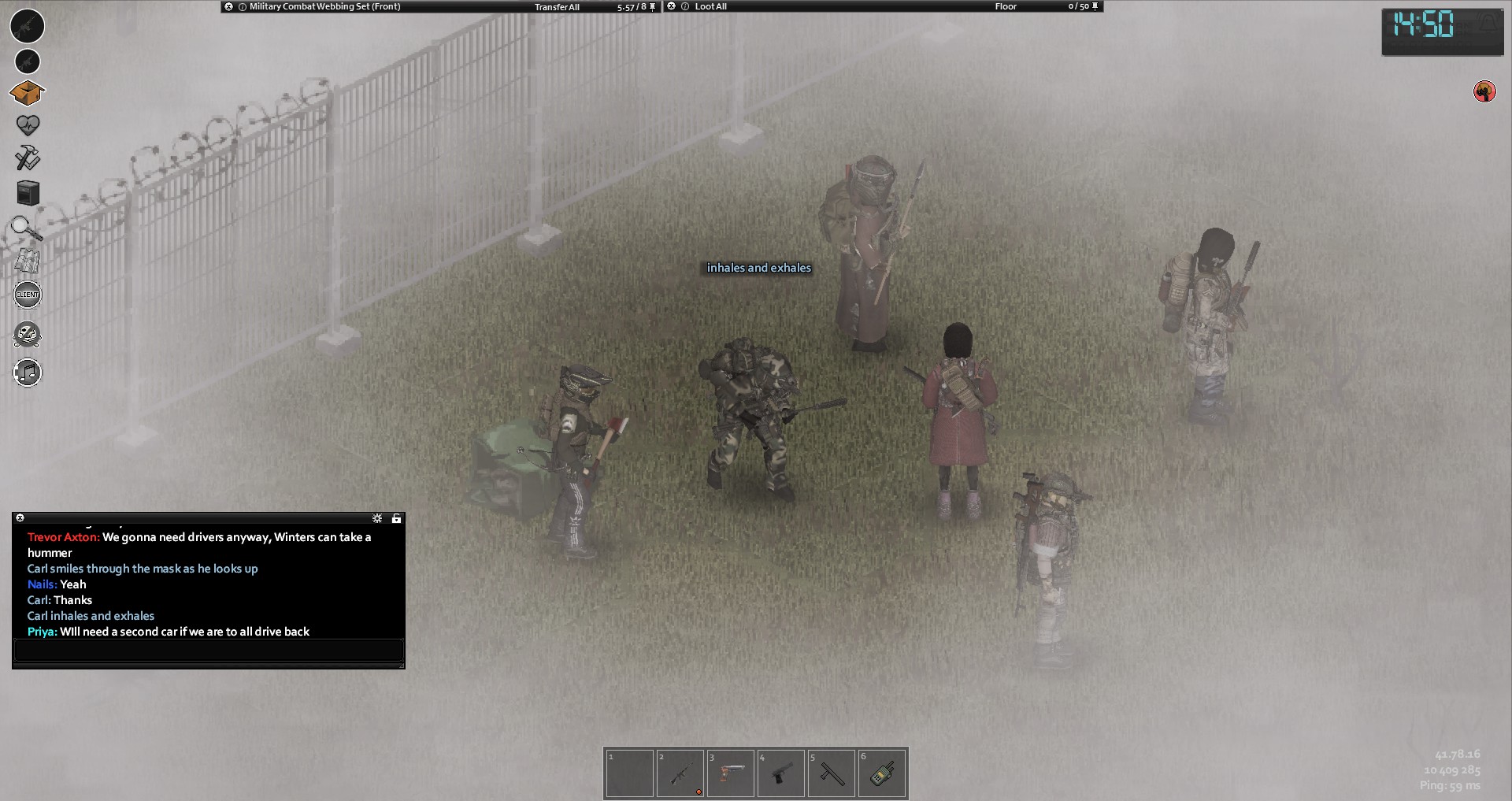Screen dimensions: 1512x801
Task: Select the primary weapon rifle slot
Action: (28, 26)
